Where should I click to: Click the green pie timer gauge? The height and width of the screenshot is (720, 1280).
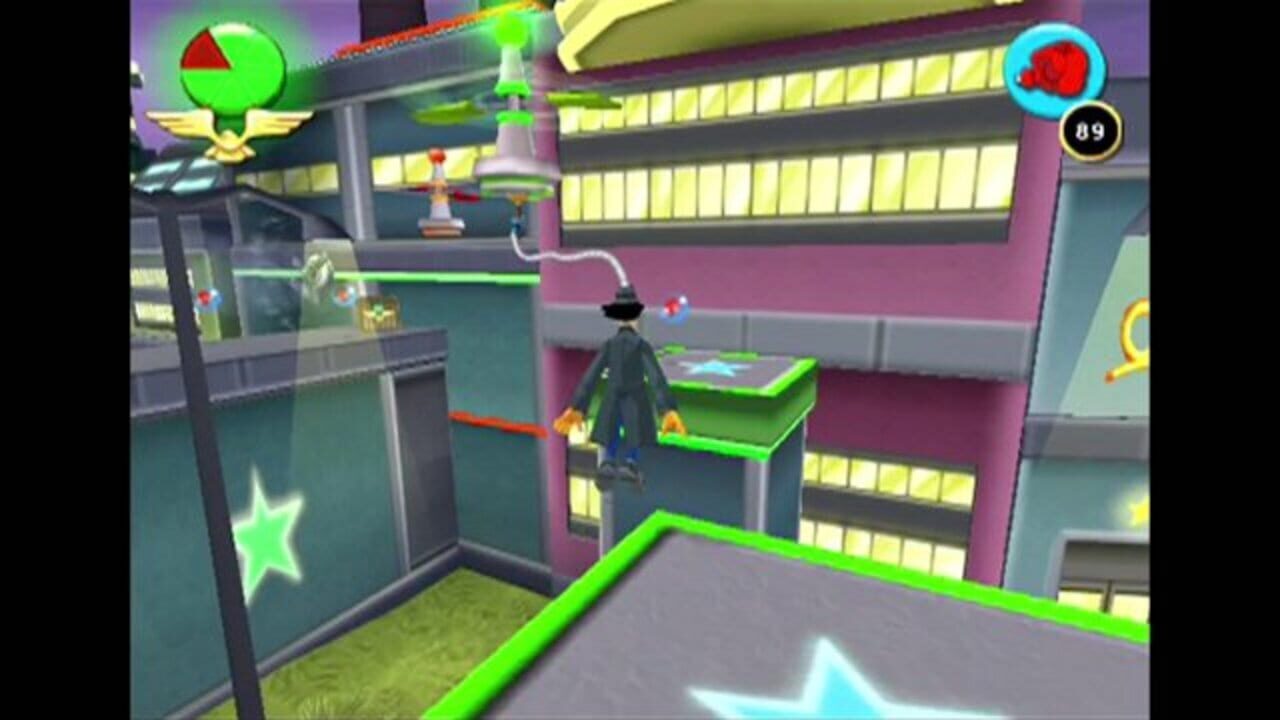coord(230,65)
